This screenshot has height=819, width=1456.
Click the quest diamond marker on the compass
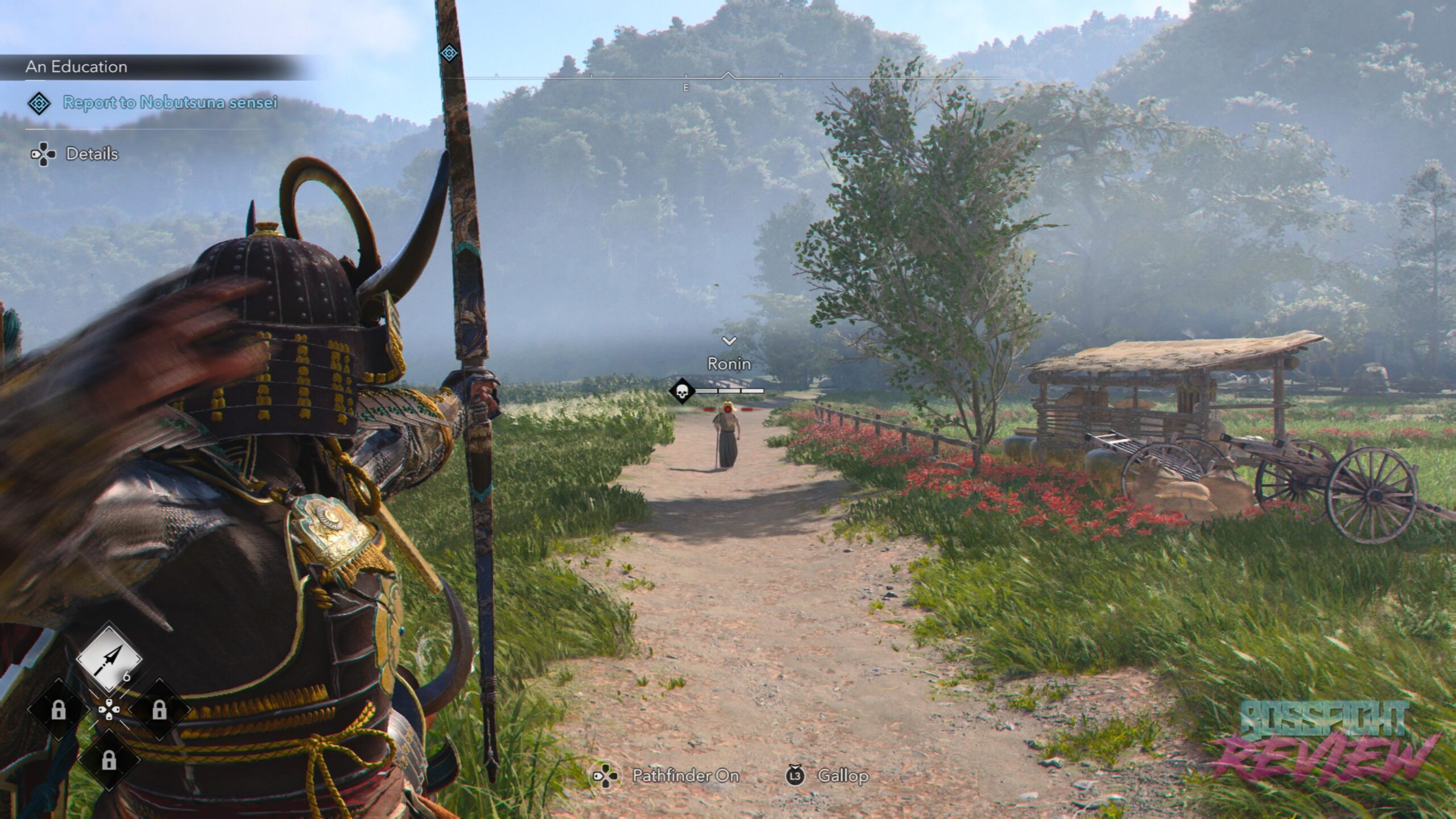tap(449, 53)
